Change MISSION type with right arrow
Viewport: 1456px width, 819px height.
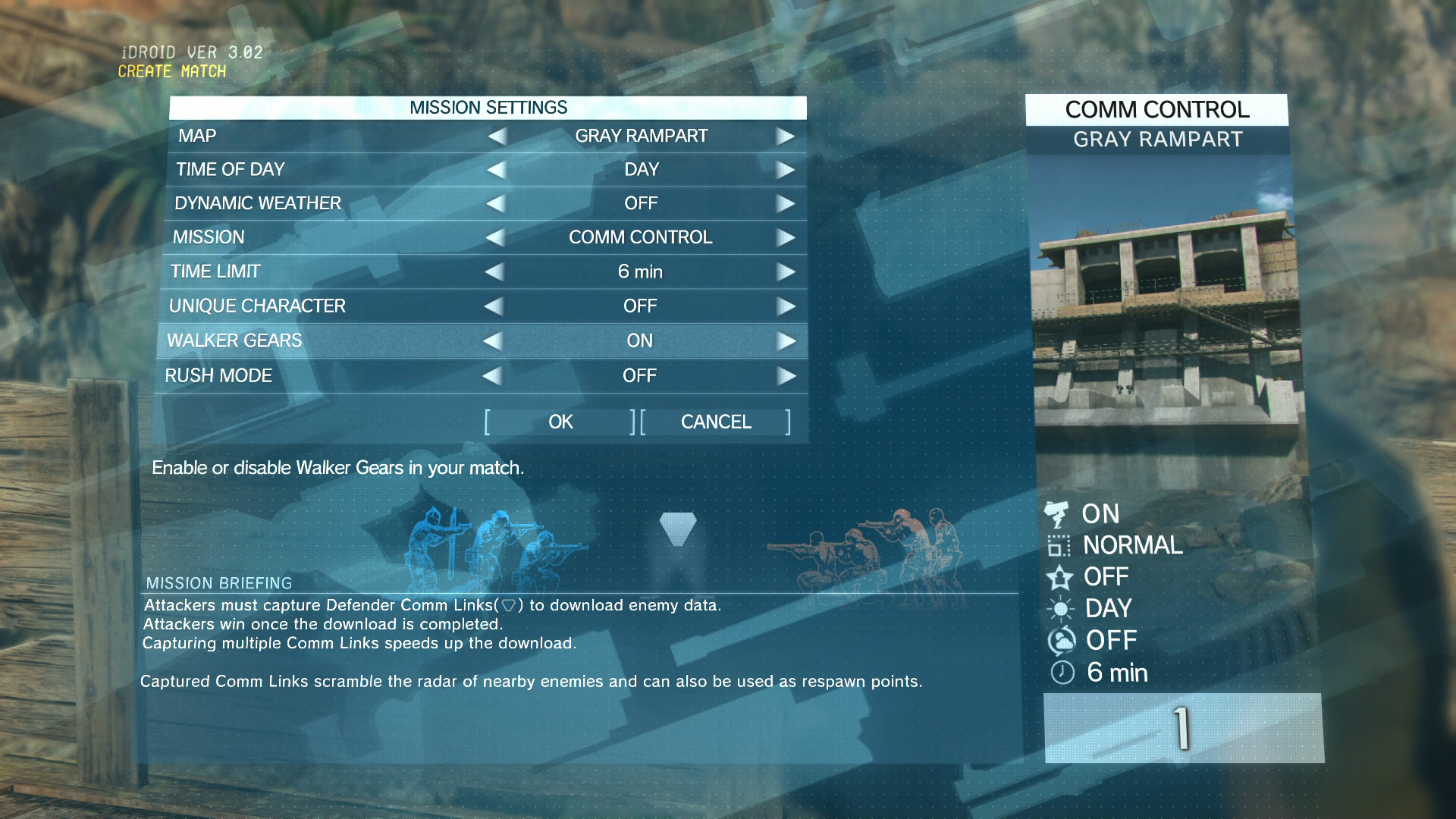pyautogui.click(x=785, y=238)
